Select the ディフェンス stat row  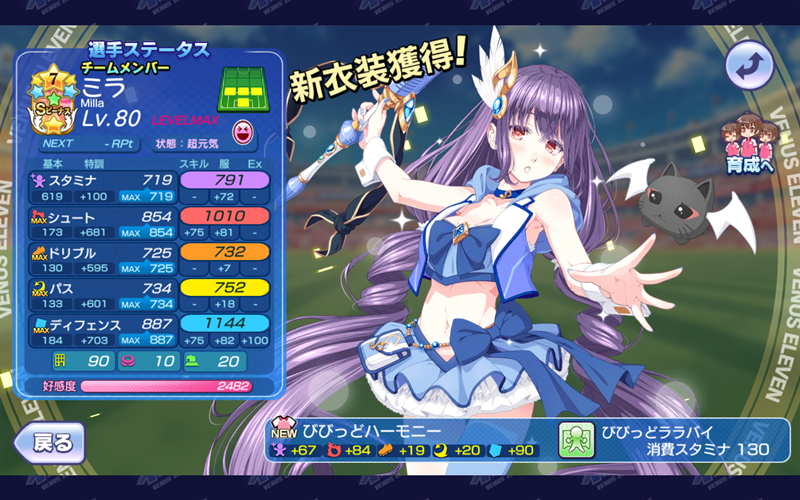[x=152, y=332]
